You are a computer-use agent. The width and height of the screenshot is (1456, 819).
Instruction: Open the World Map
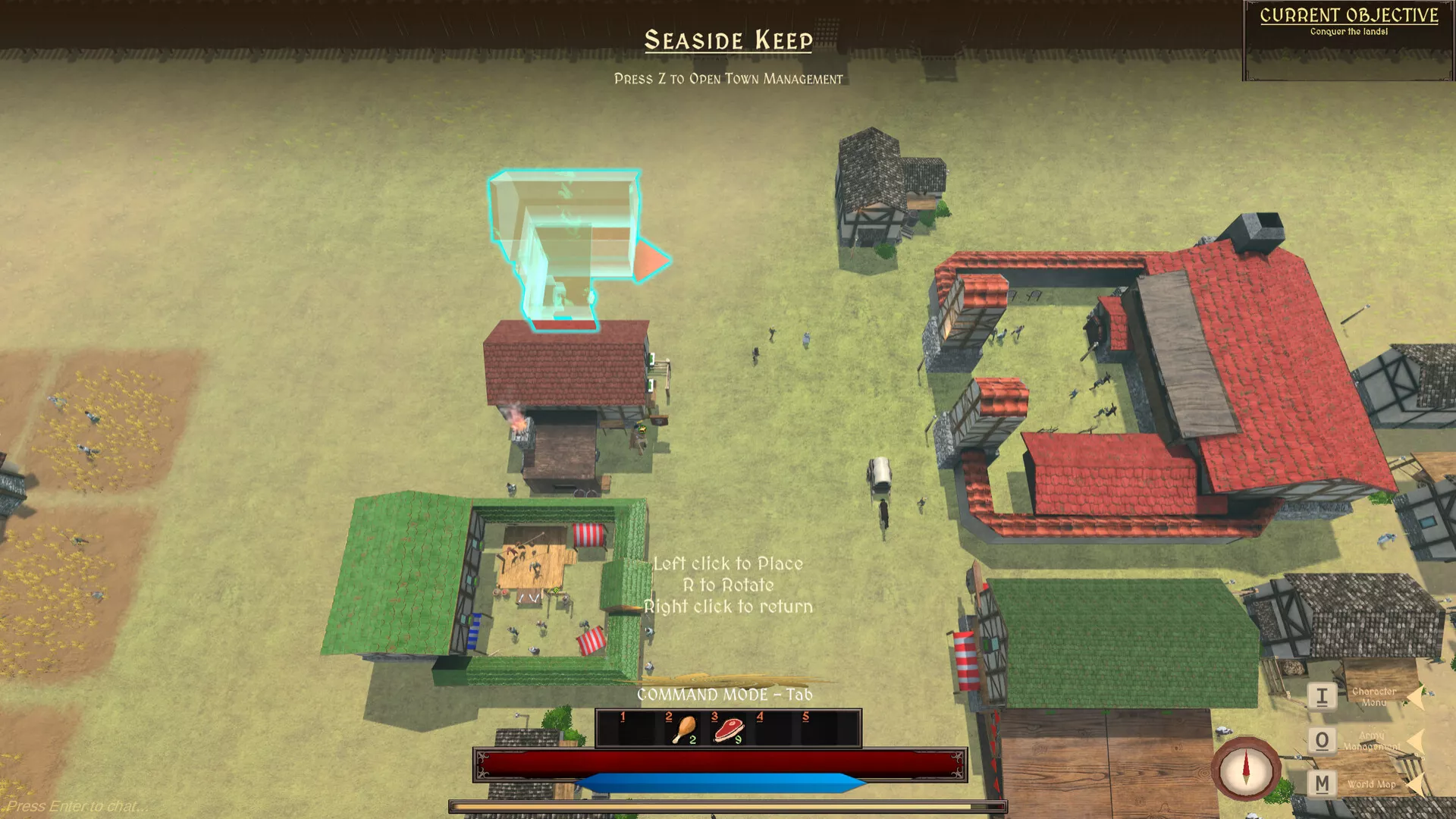click(1322, 783)
